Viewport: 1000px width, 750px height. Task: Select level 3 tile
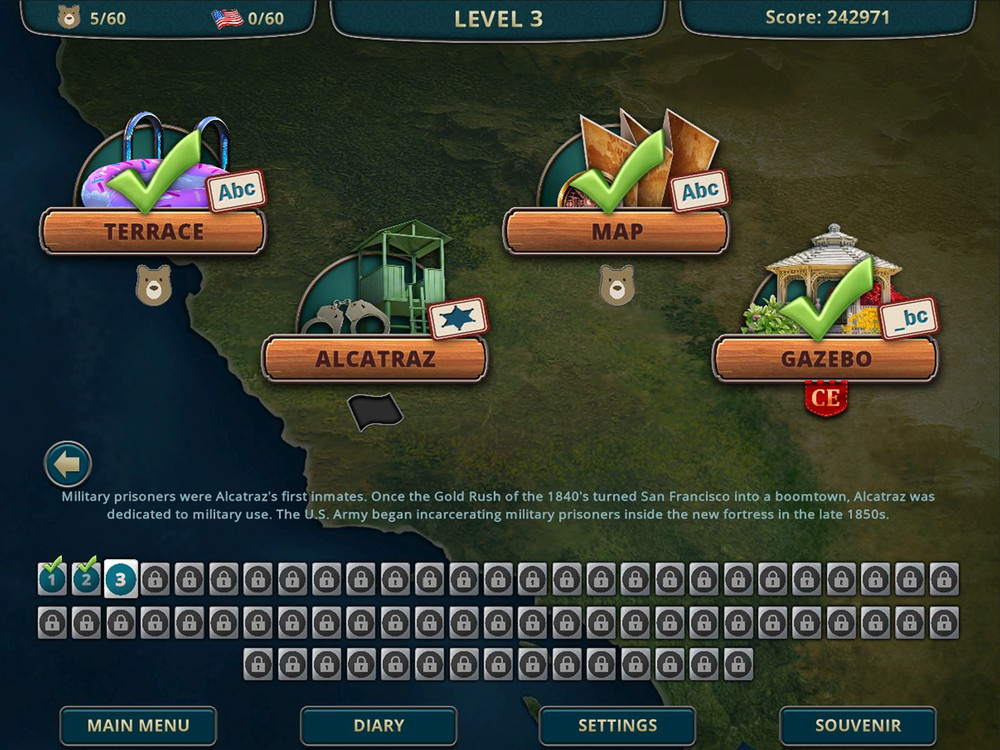[120, 578]
